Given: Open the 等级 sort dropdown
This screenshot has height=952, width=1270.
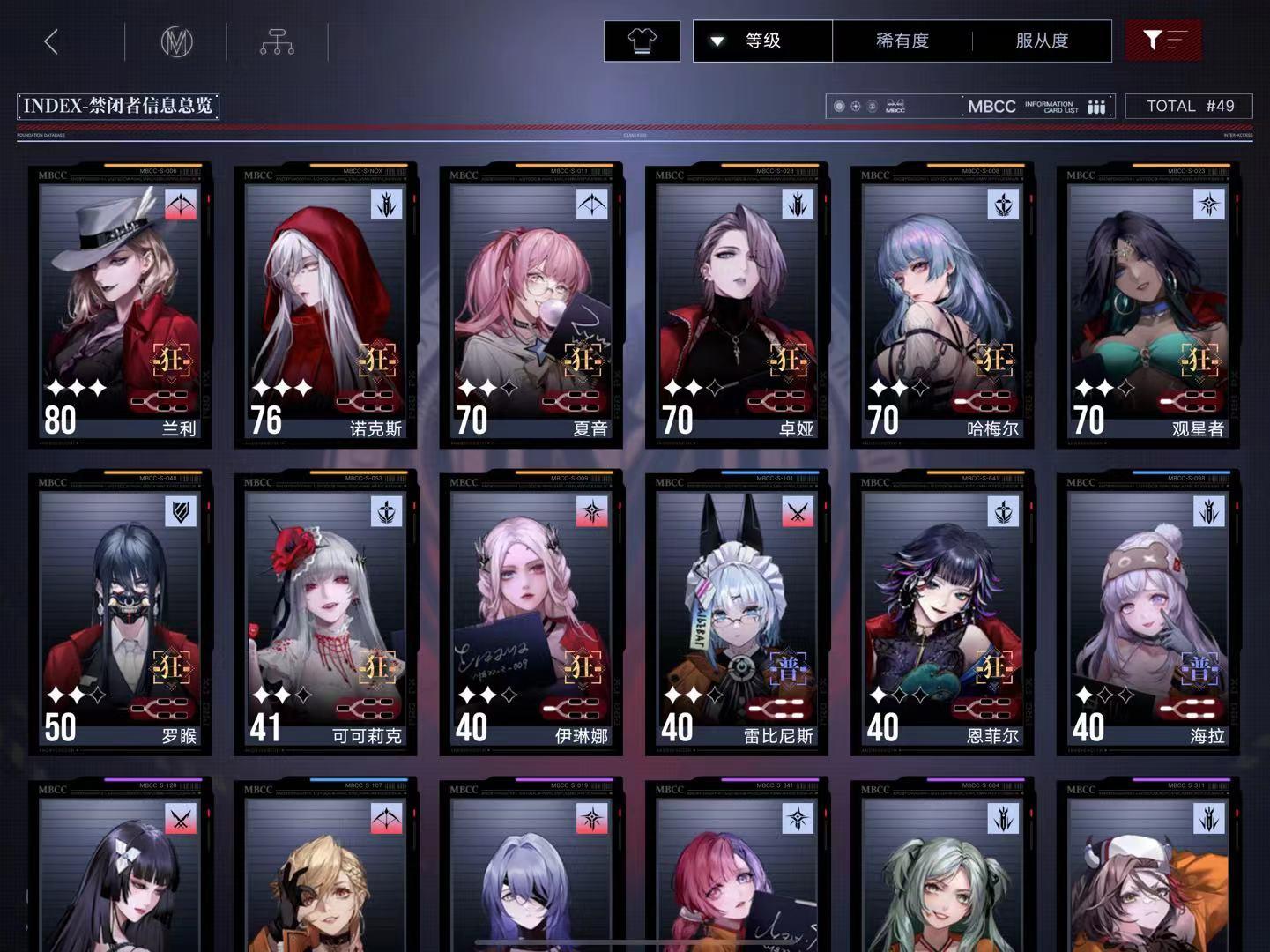Looking at the screenshot, I should 761,41.
